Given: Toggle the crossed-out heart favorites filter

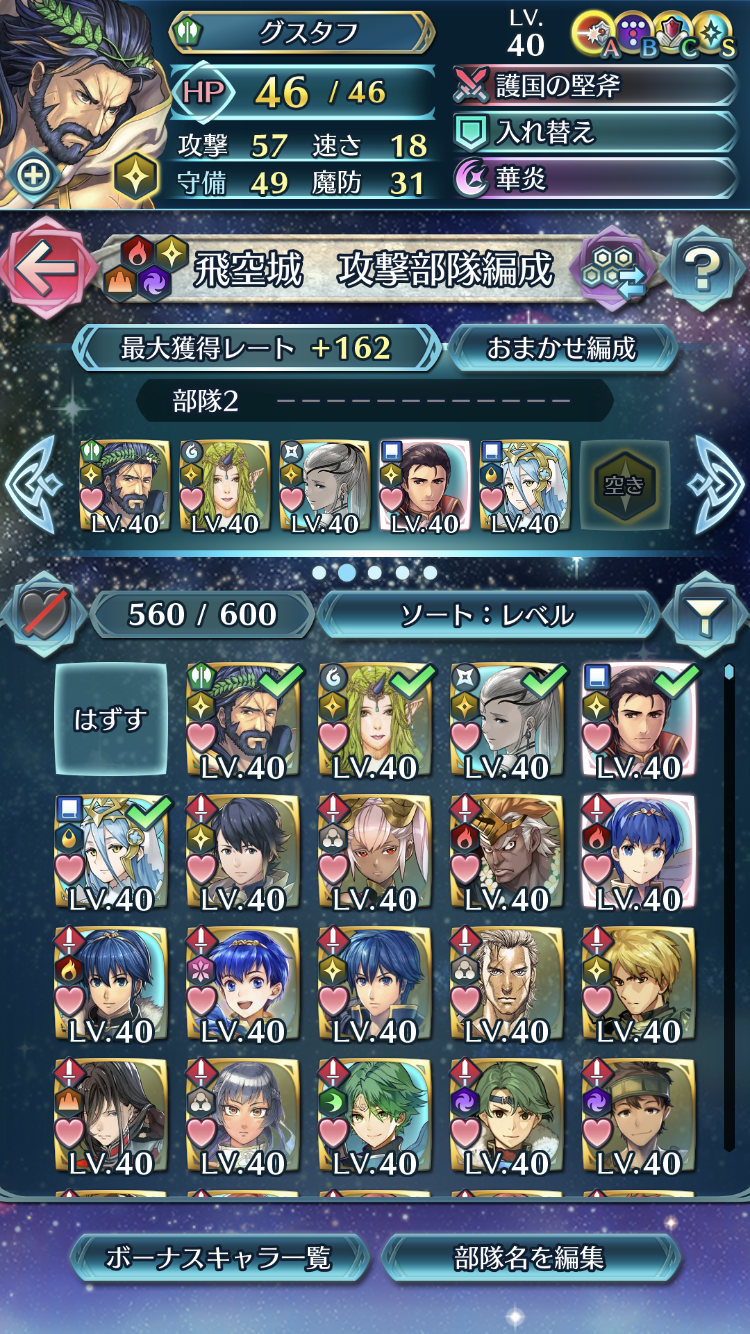Looking at the screenshot, I should coord(43,615).
